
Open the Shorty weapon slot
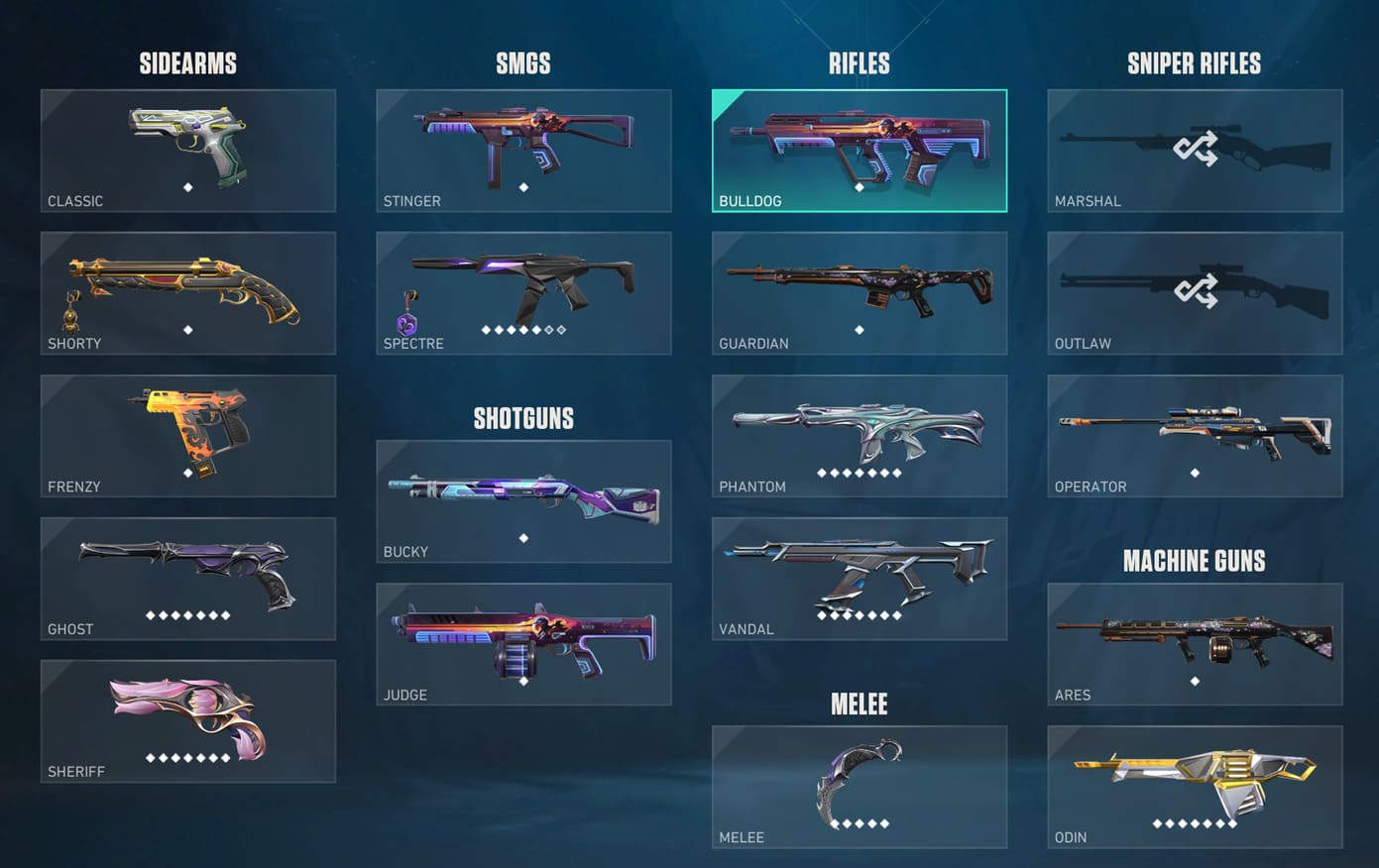[187, 293]
